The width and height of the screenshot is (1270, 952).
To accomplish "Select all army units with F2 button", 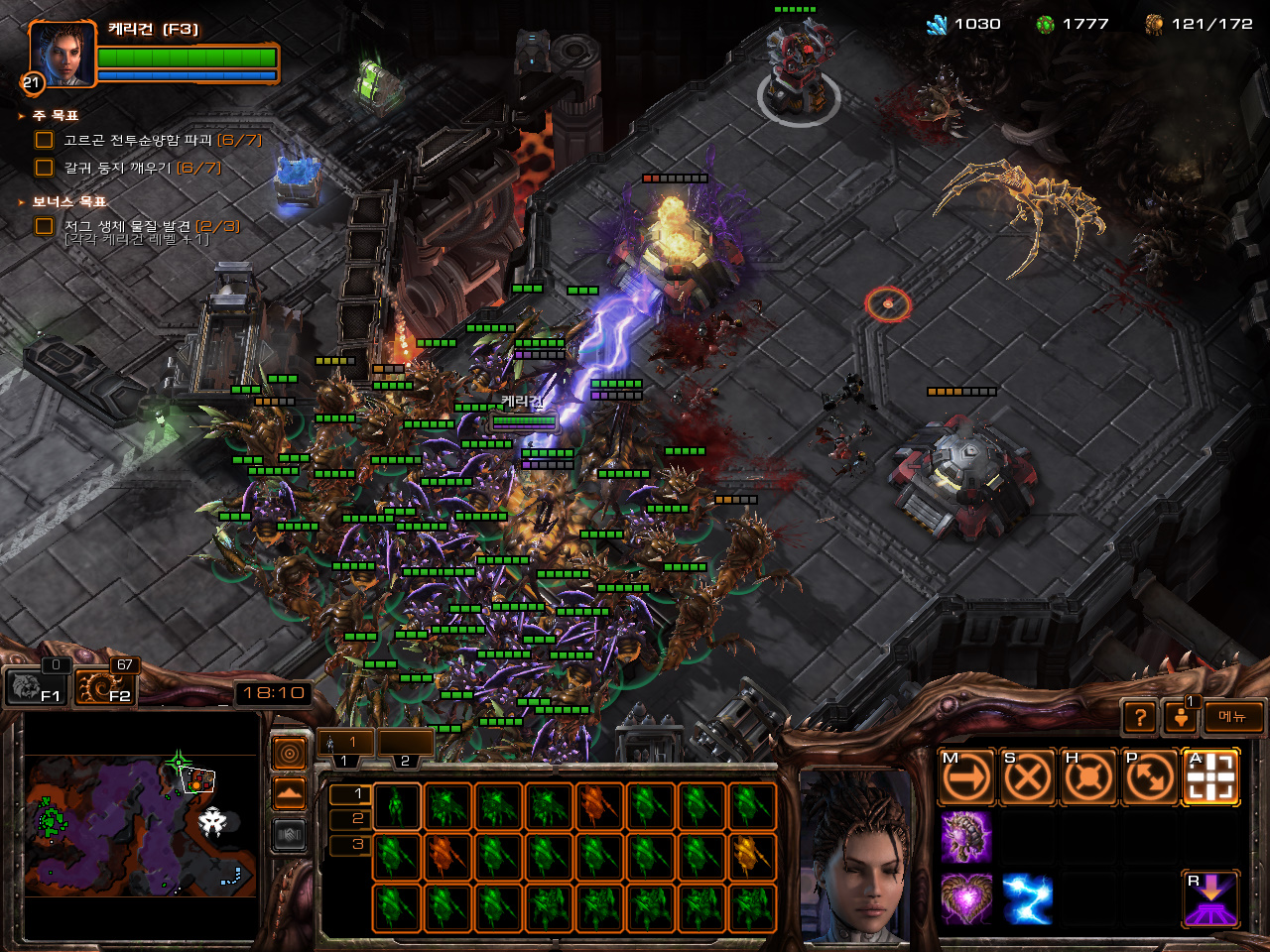I will [106, 685].
